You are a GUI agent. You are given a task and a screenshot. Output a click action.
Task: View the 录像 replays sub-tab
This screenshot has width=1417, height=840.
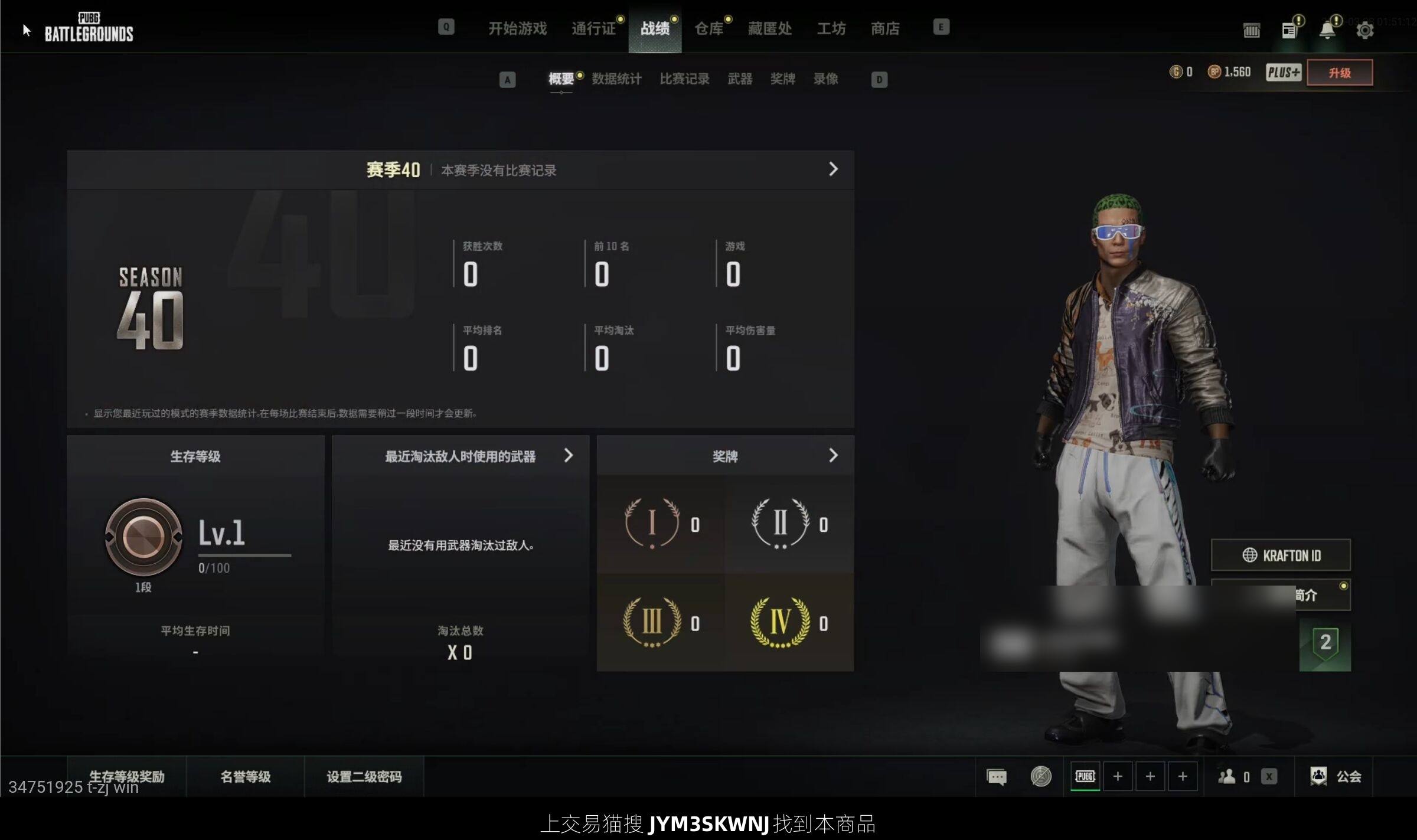825,79
